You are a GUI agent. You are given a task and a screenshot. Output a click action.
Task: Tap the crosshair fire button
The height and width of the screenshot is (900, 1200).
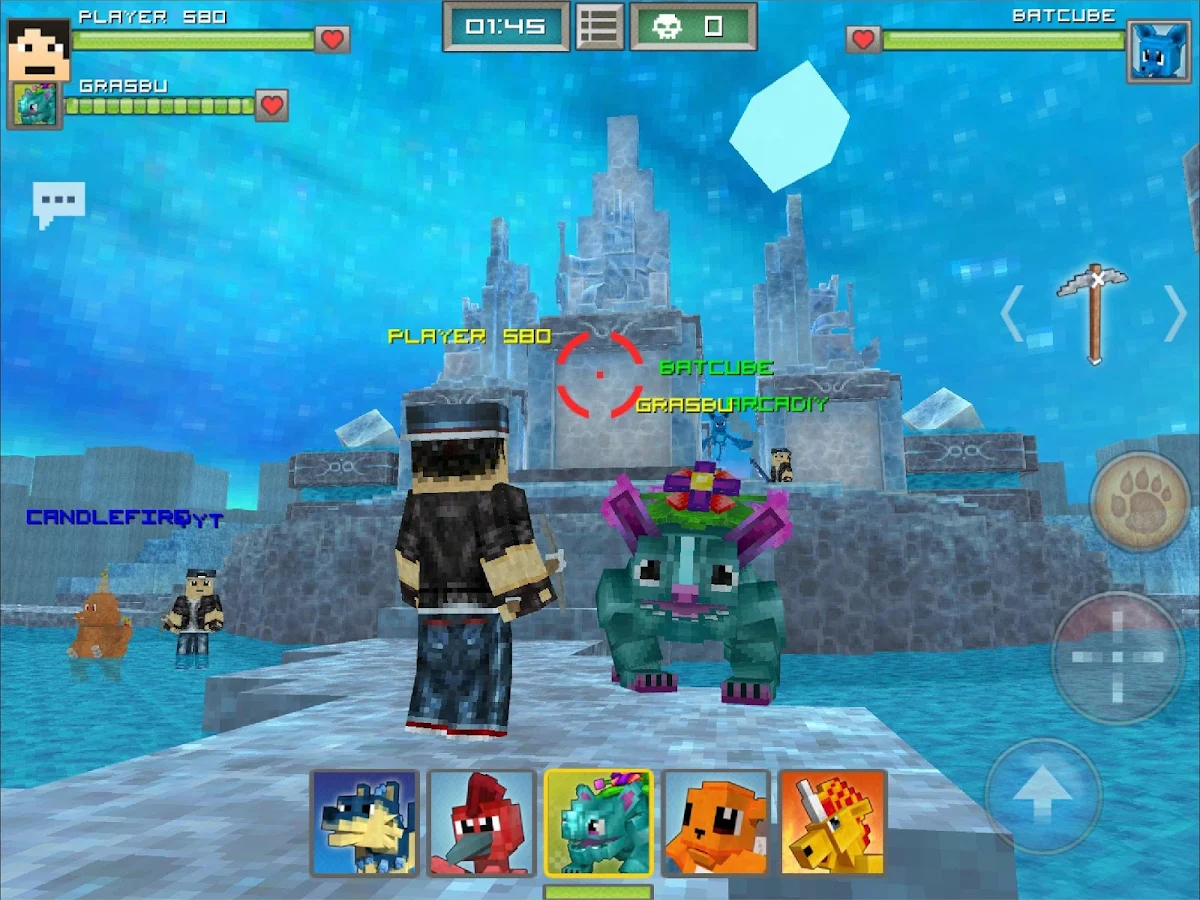click(x=1118, y=657)
